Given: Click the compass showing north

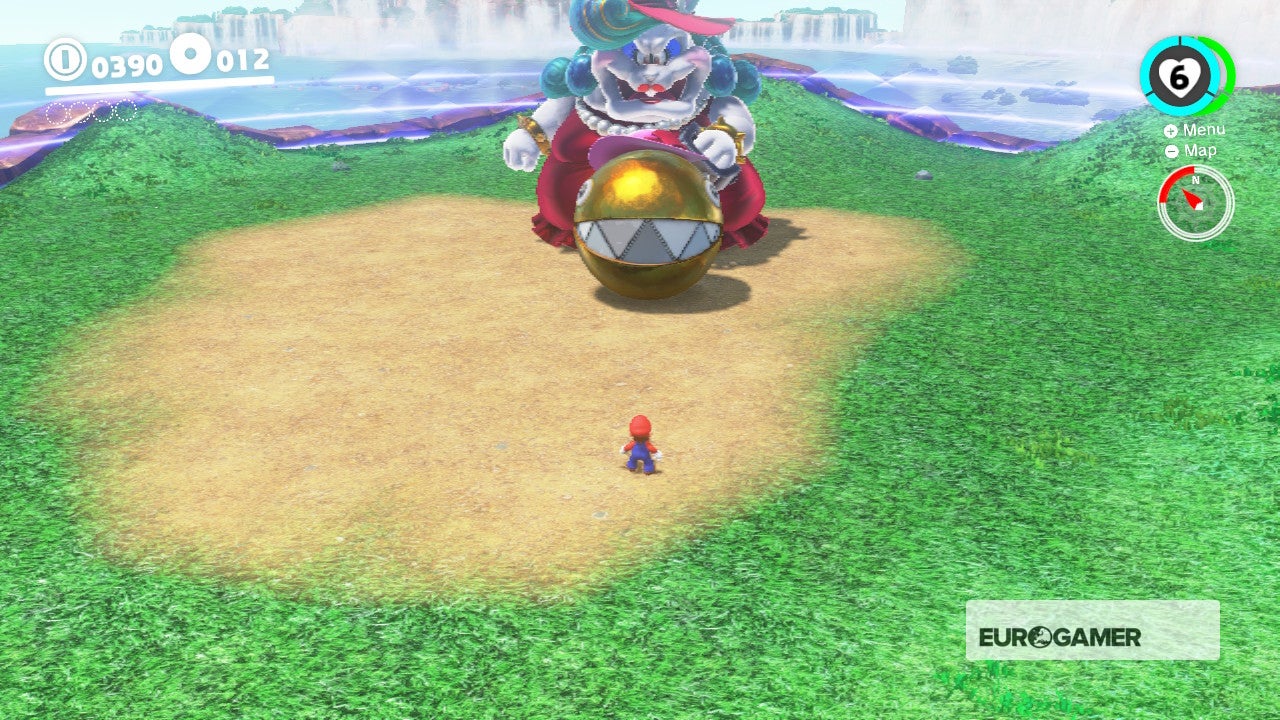Looking at the screenshot, I should (1195, 200).
